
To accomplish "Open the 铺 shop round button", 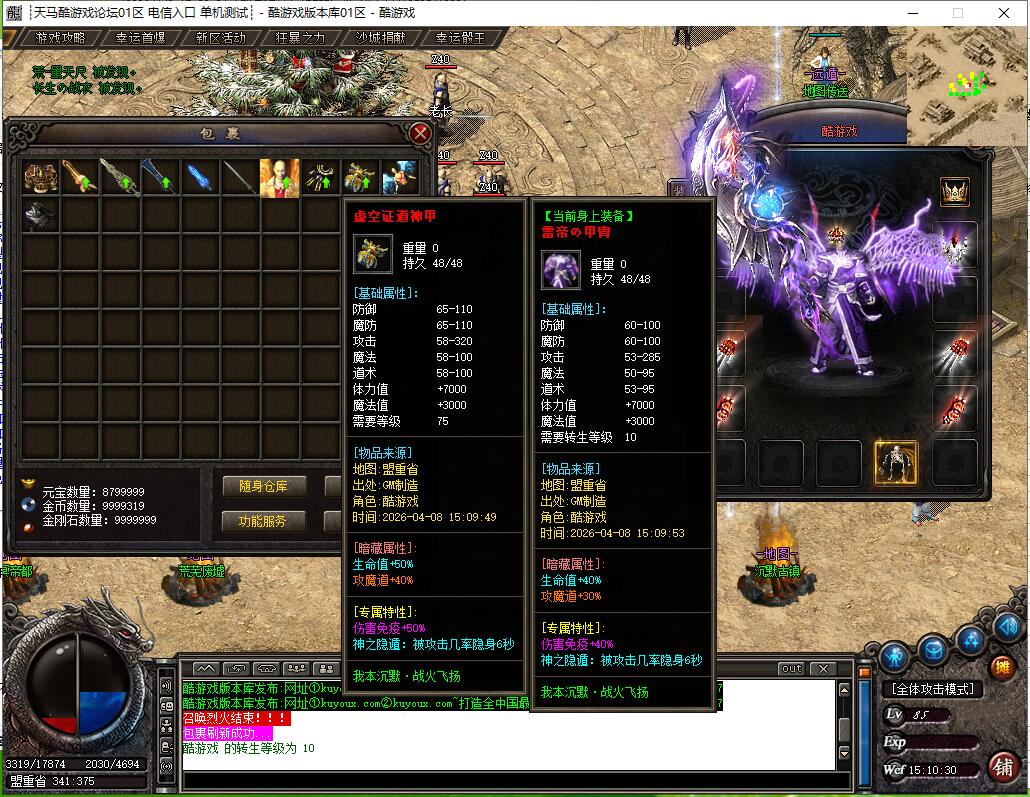I will click(1002, 765).
